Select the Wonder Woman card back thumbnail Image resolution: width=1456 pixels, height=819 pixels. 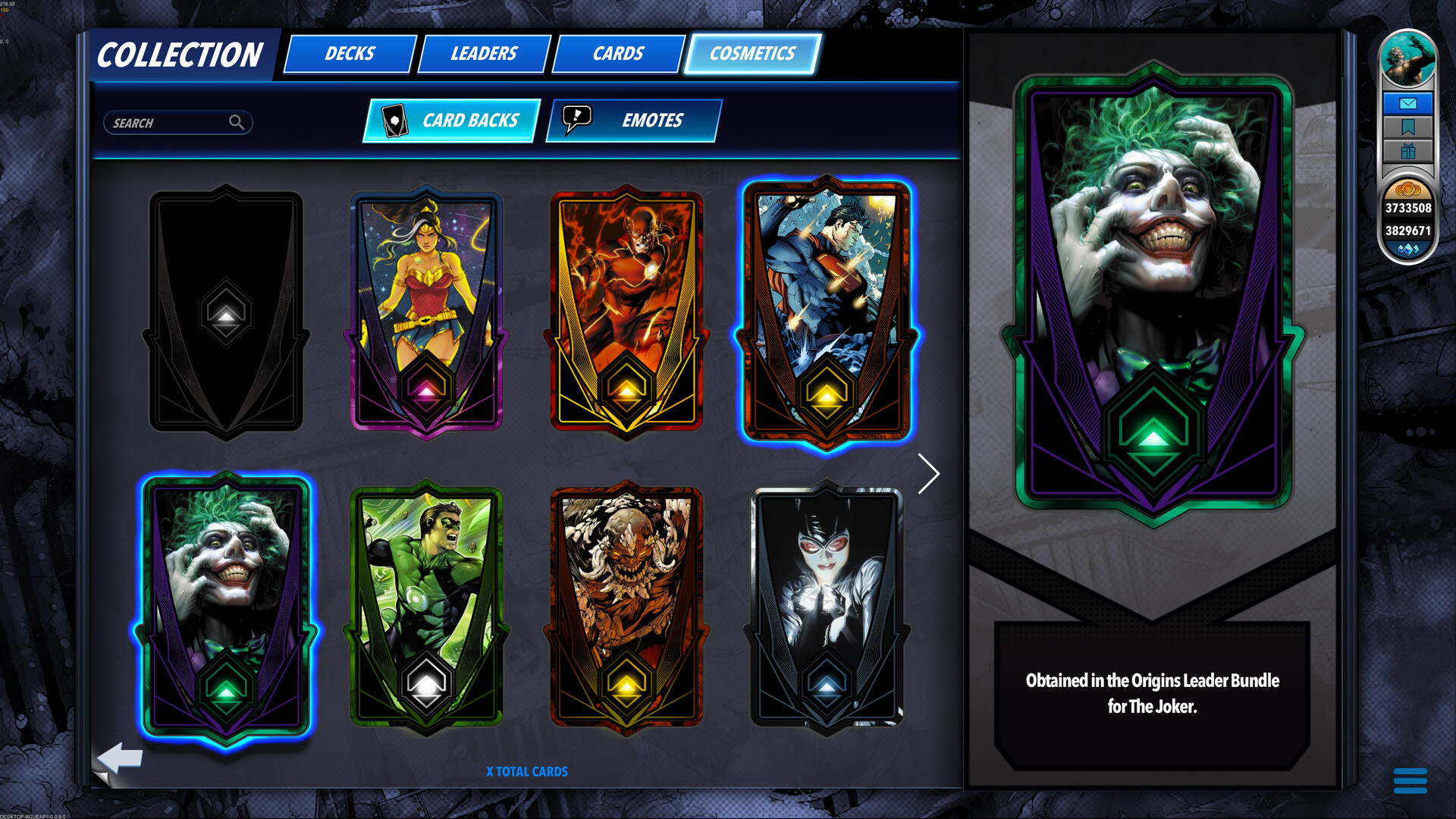coord(427,311)
